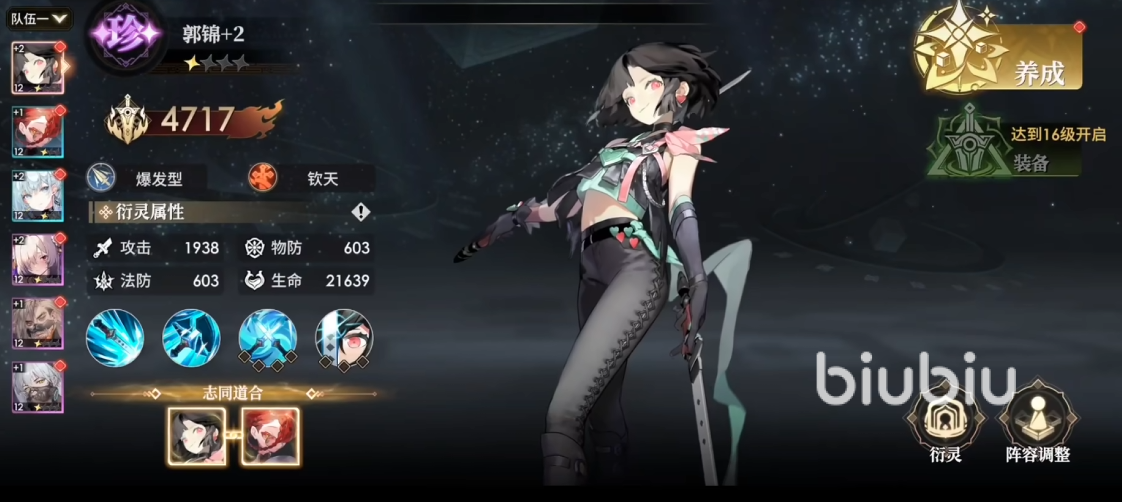Select the black-haired girl team portrait
1122x502 pixels.
coord(38,70)
